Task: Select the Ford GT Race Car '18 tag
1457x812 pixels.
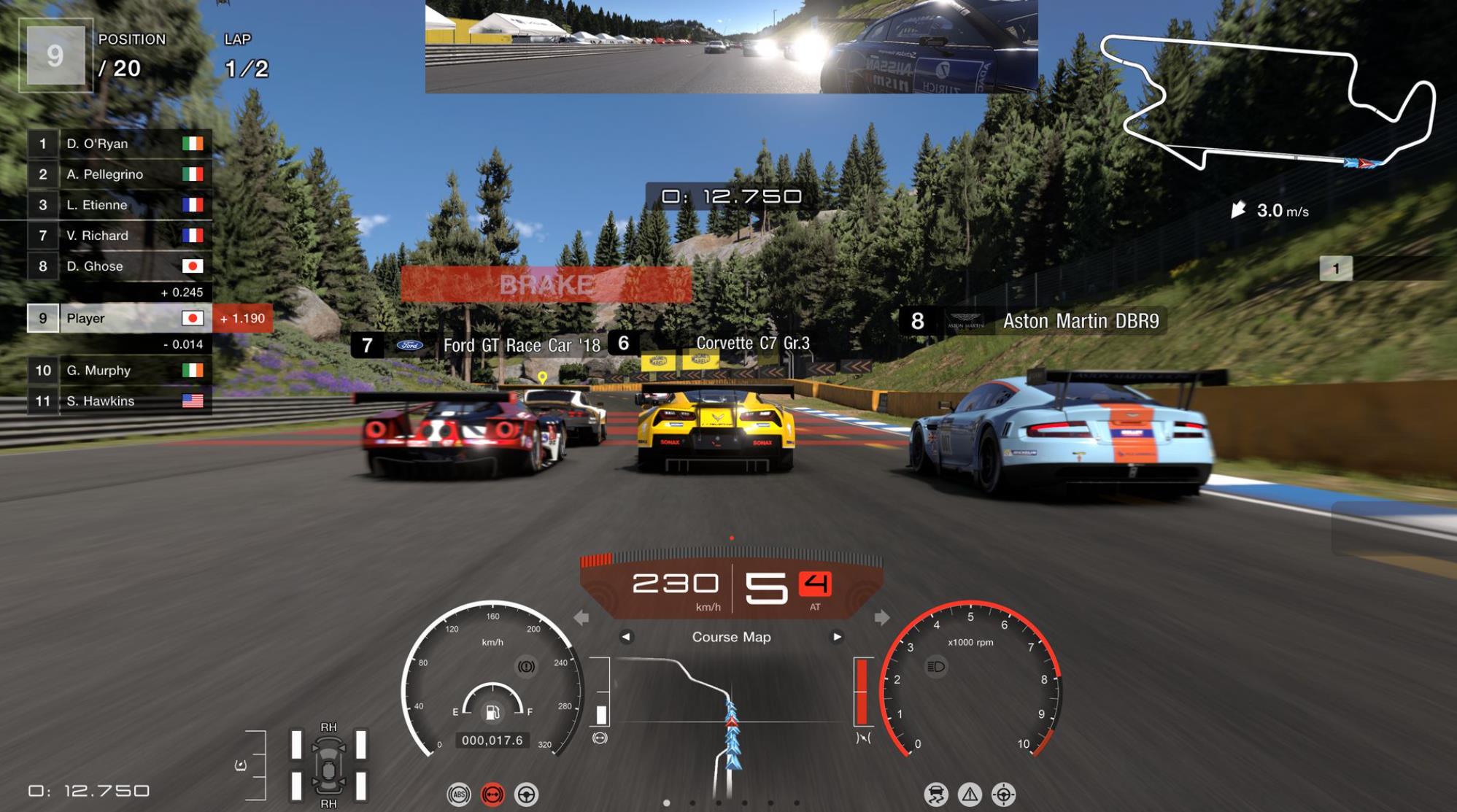Action: (482, 345)
